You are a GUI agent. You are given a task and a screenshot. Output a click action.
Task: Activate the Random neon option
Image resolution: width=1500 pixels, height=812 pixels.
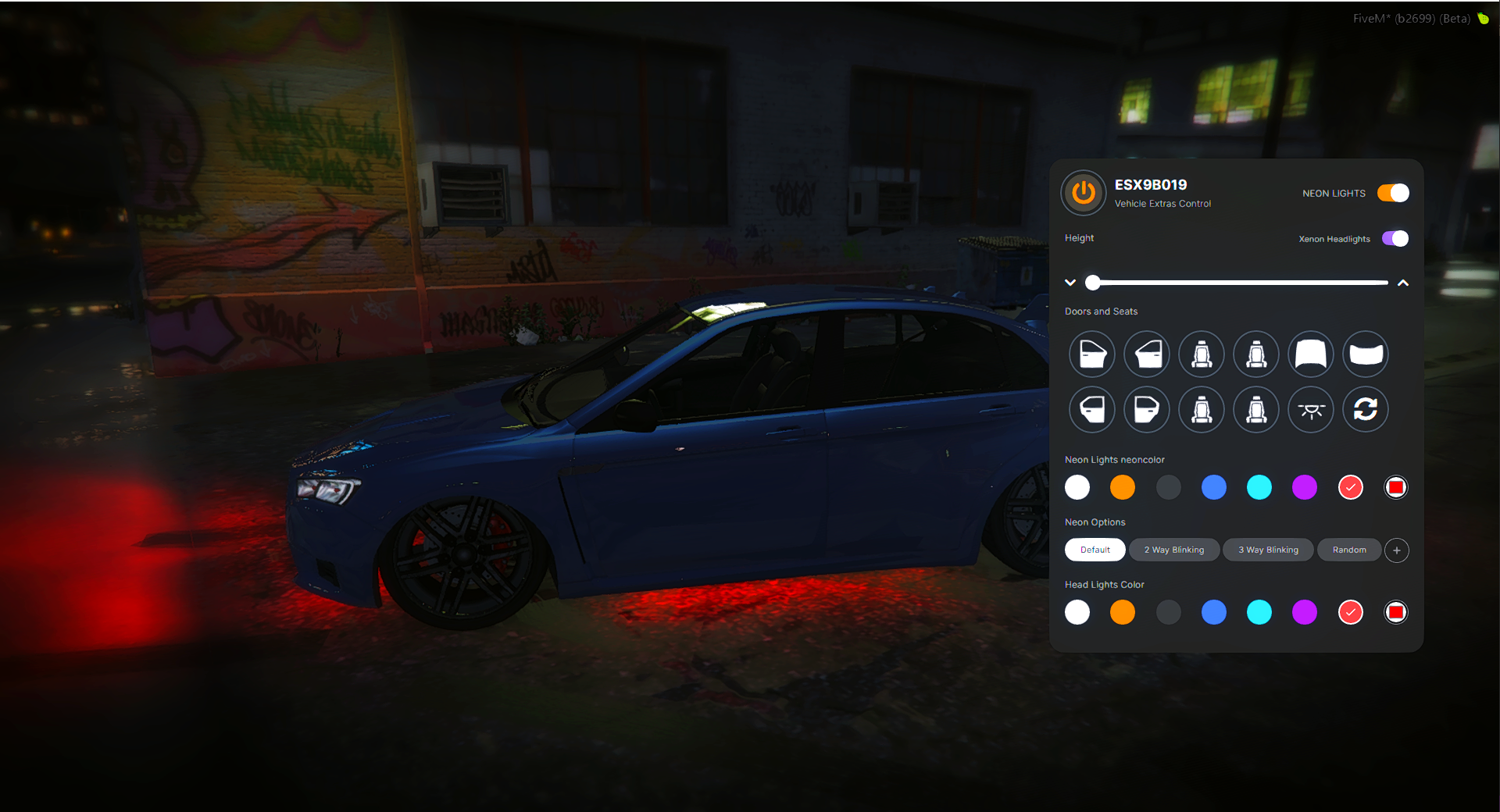point(1349,550)
